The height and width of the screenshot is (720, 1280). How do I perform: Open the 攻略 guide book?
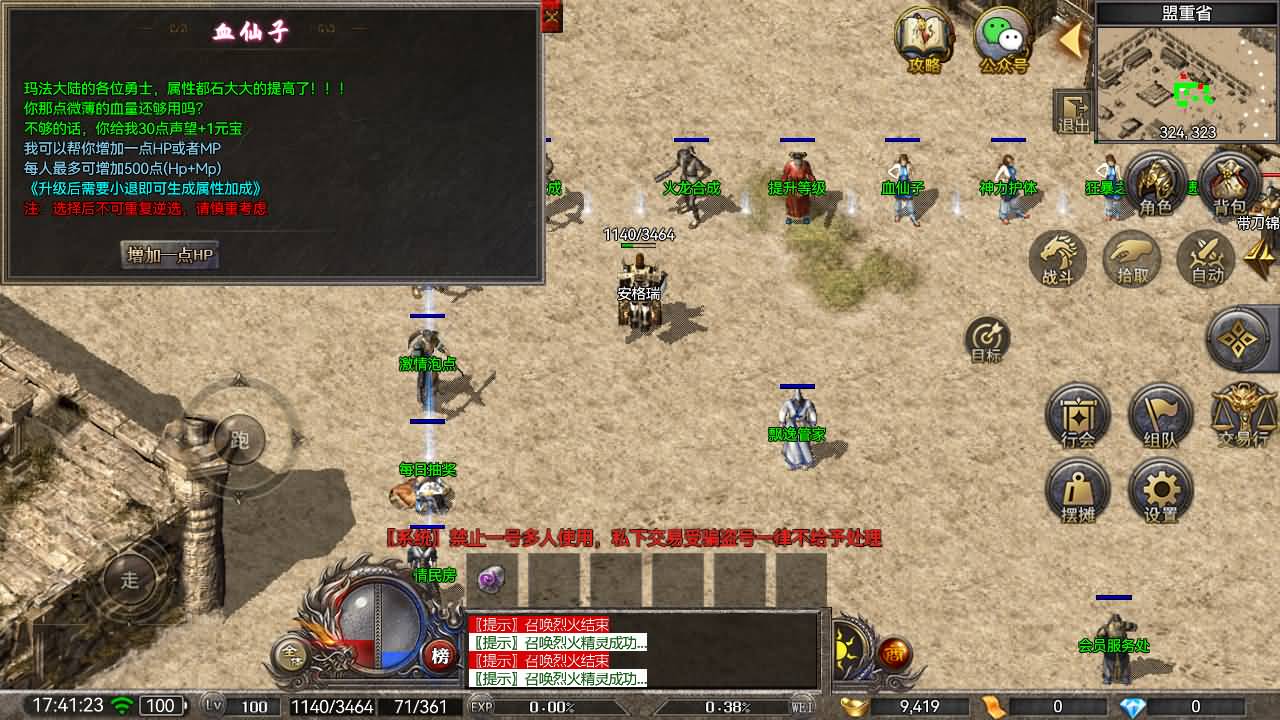[925, 40]
